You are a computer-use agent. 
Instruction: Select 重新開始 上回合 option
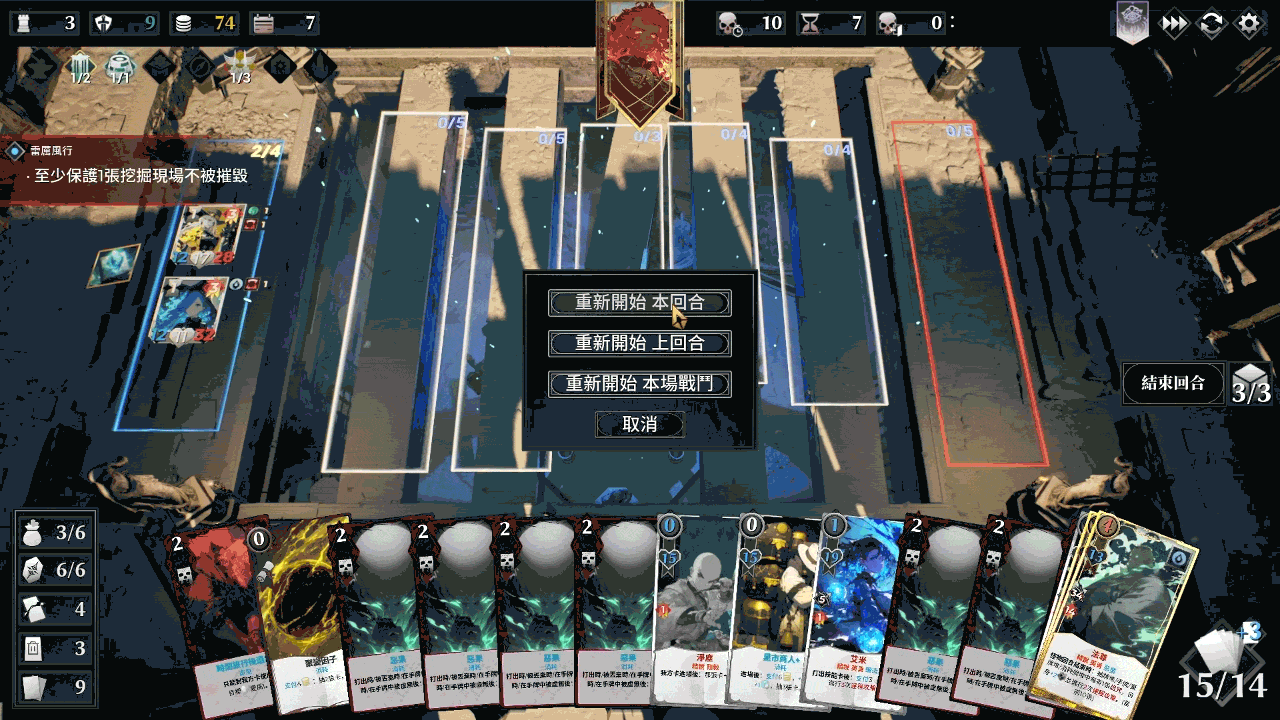tap(640, 343)
